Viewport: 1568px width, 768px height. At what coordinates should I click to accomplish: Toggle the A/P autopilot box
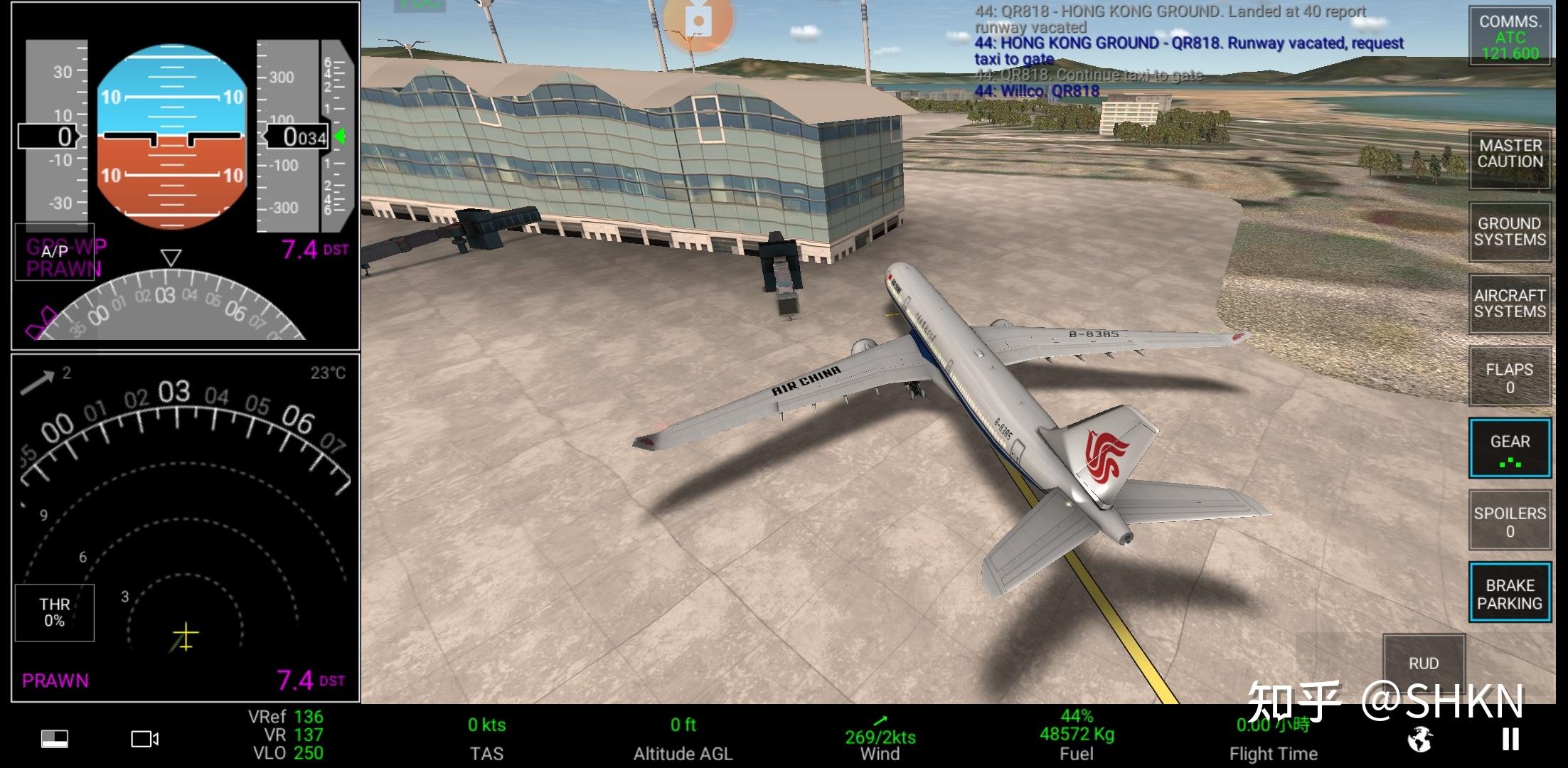pyautogui.click(x=55, y=252)
